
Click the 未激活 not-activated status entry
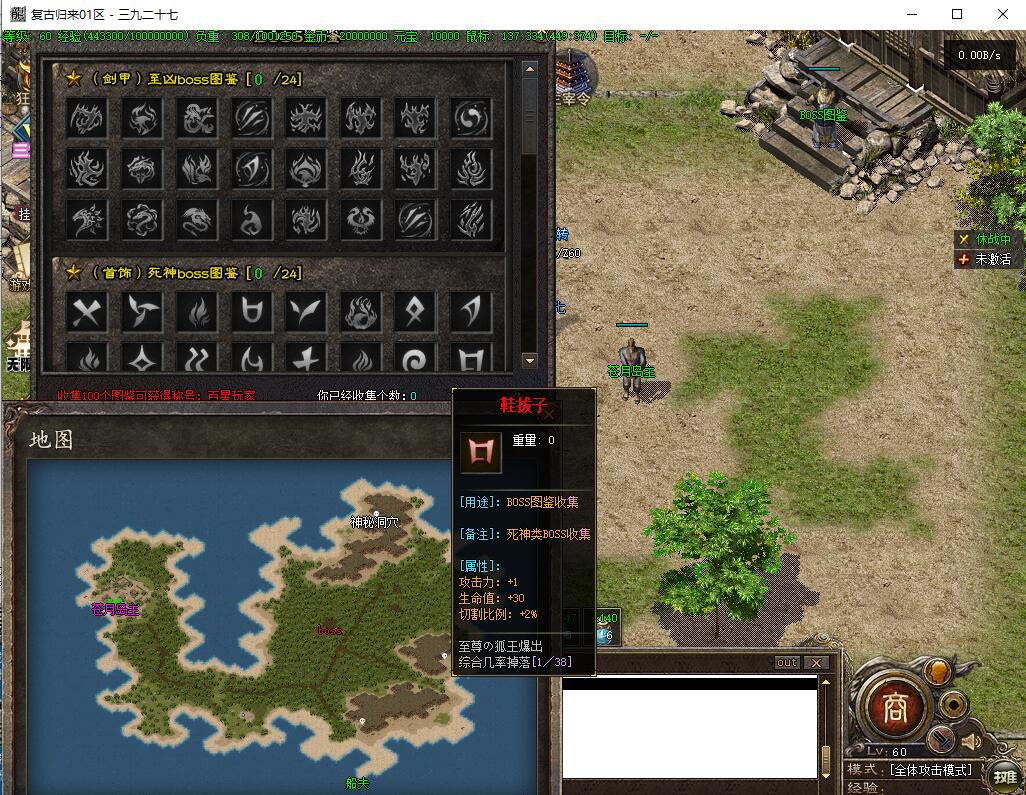tap(984, 259)
